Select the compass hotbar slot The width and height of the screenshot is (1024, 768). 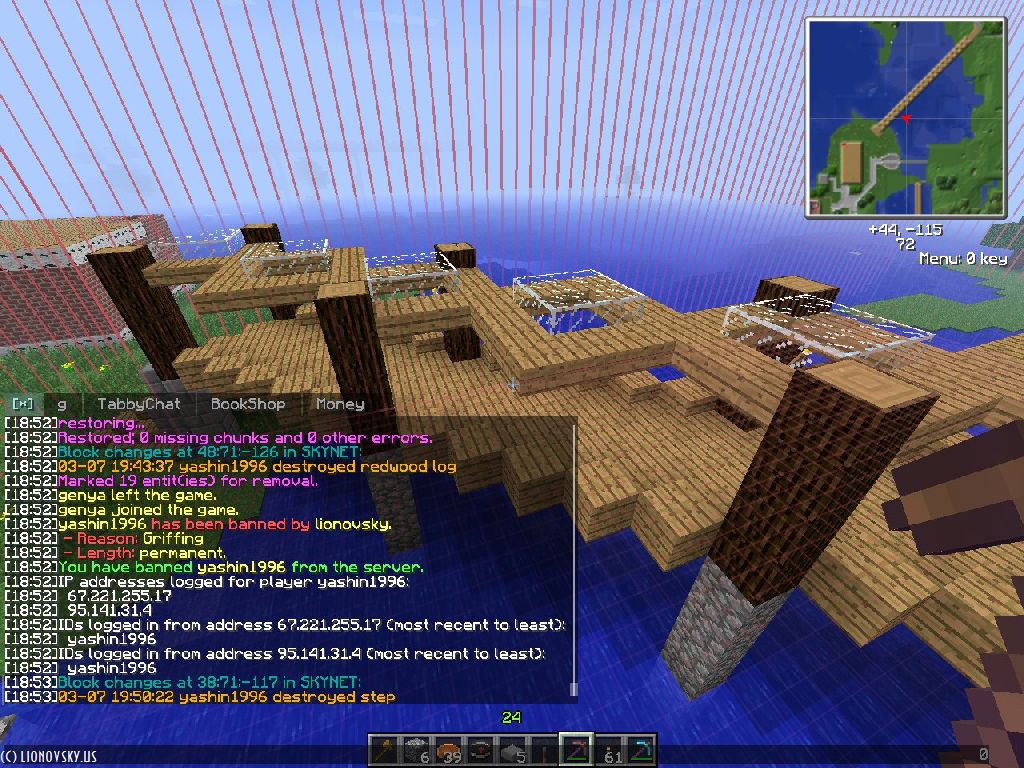click(480, 751)
